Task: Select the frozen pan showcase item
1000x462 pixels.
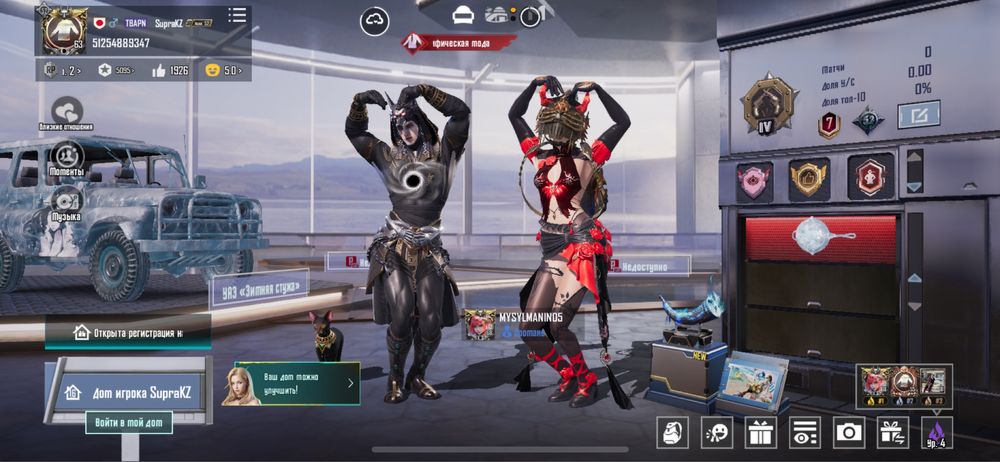Action: click(x=822, y=236)
